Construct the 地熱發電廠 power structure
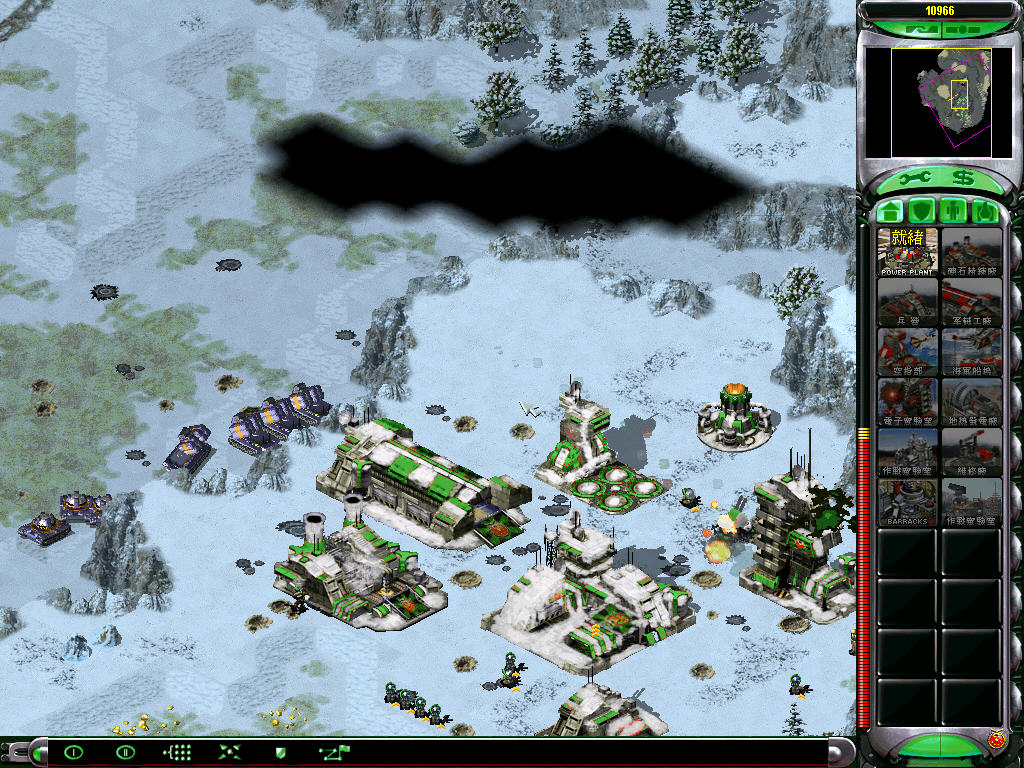This screenshot has height=768, width=1024. (x=971, y=402)
